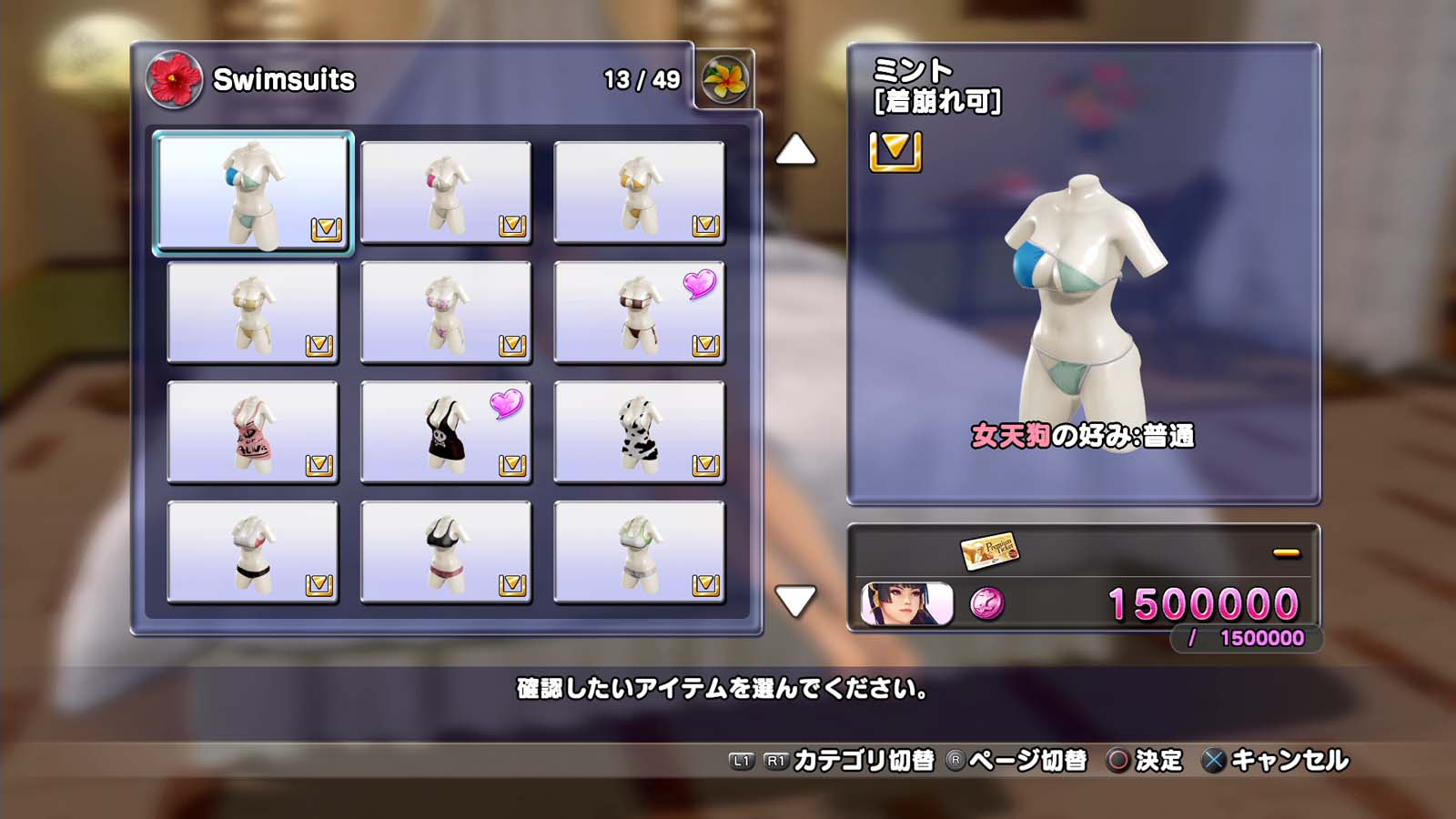Pick the brown checkered bikini with heart

tap(639, 312)
